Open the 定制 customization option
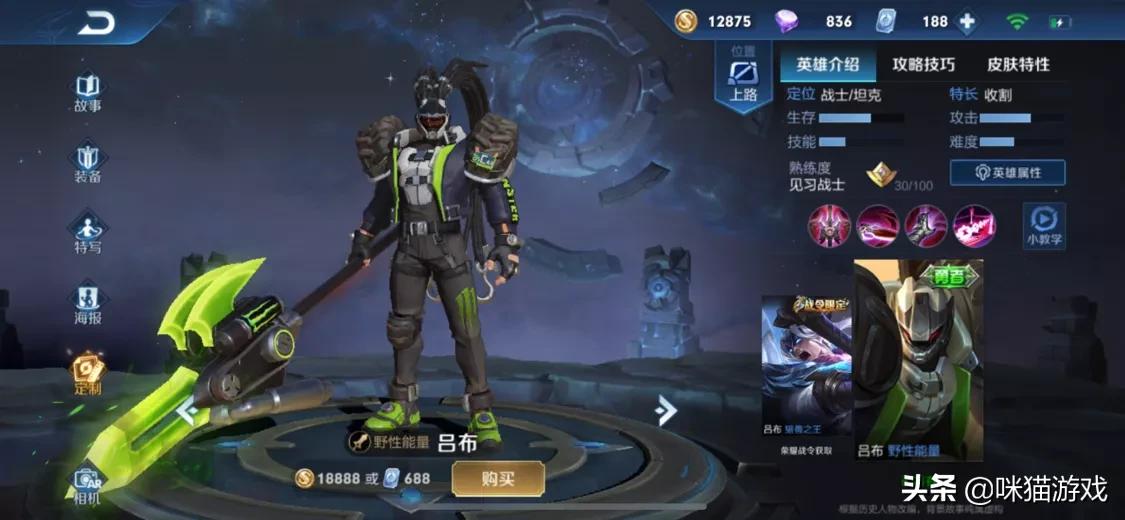Viewport: 1125px width, 520px height. 87,373
